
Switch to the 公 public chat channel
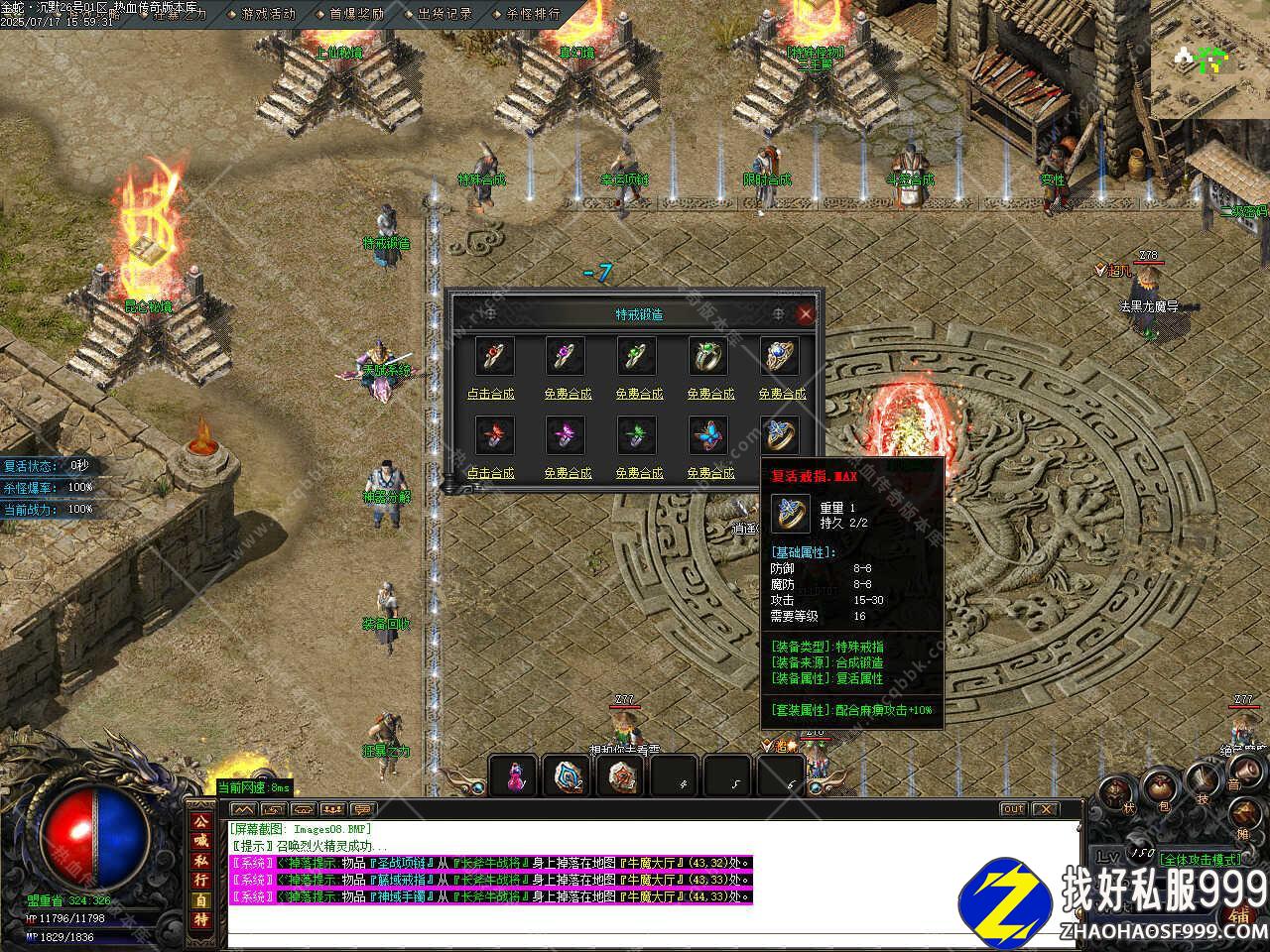200,821
